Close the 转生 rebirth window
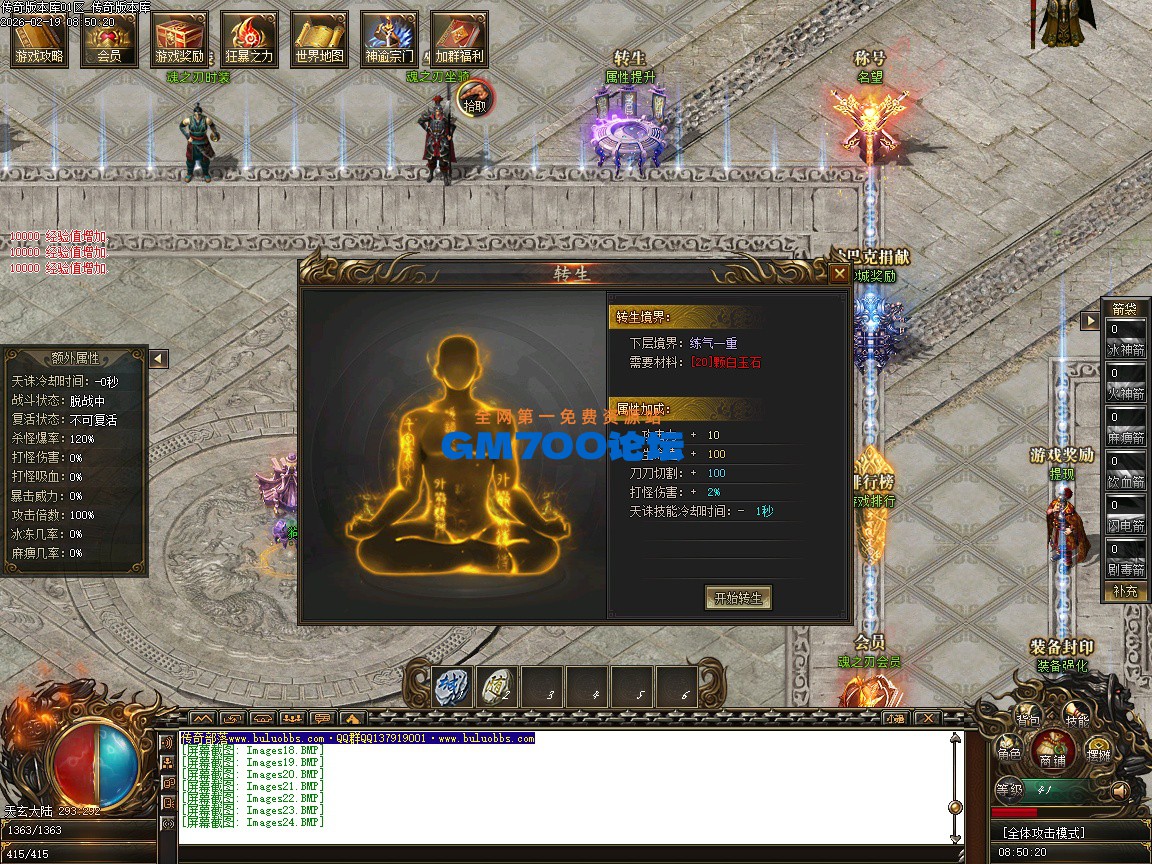Screen dimensions: 1152x864 point(839,273)
